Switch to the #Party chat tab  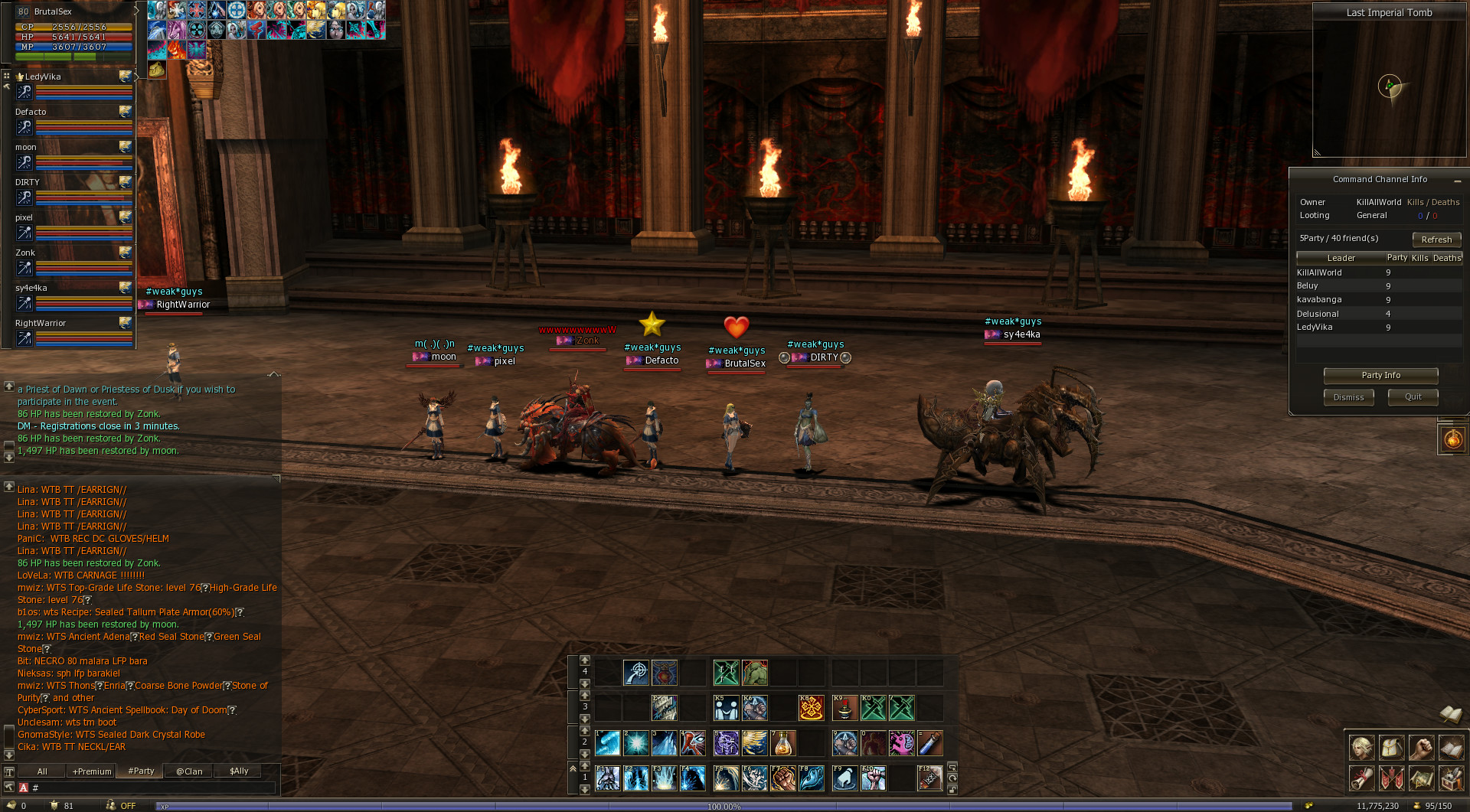click(x=141, y=771)
